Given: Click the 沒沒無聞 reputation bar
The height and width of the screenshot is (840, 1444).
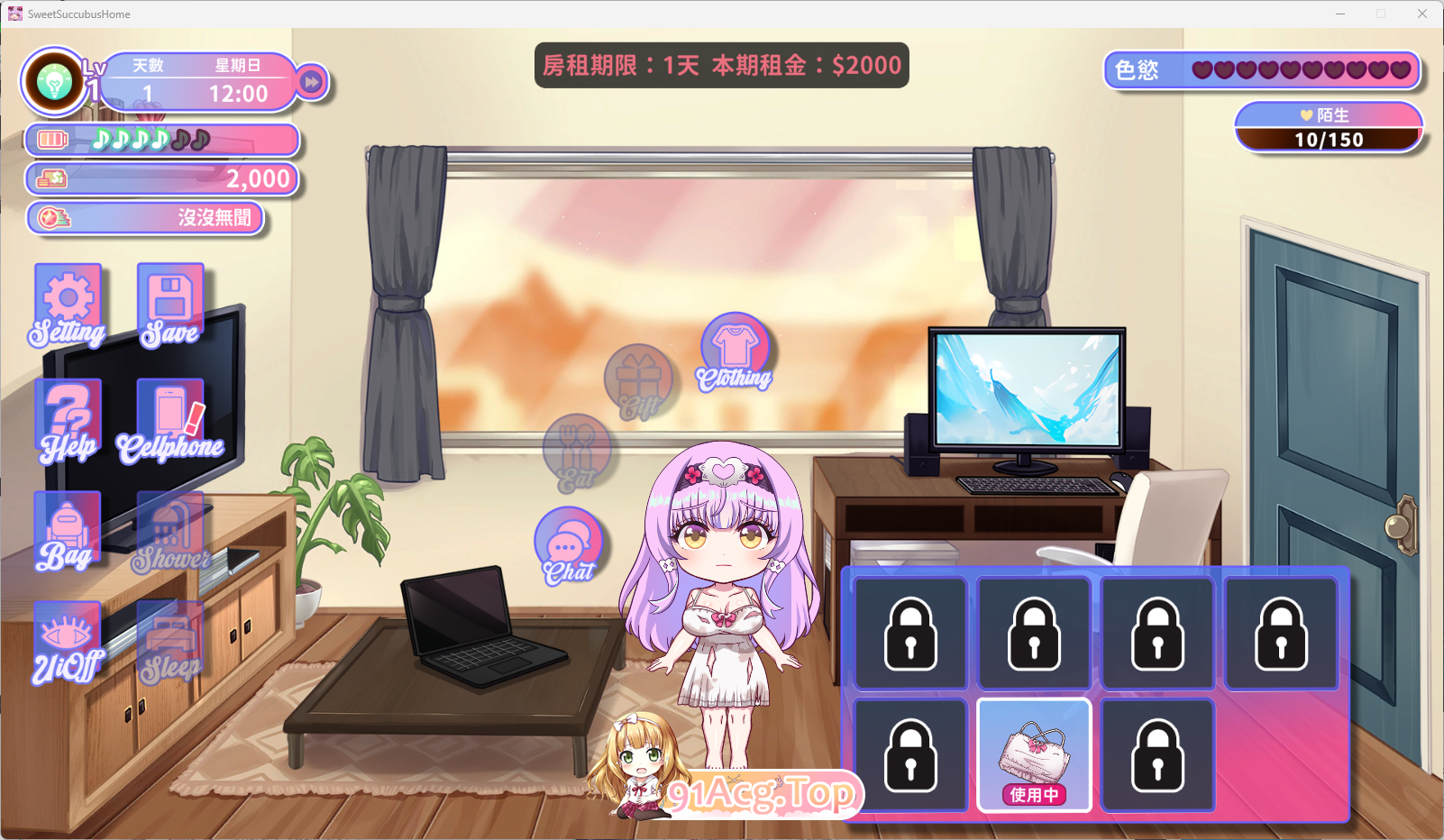Looking at the screenshot, I should coord(146,217).
